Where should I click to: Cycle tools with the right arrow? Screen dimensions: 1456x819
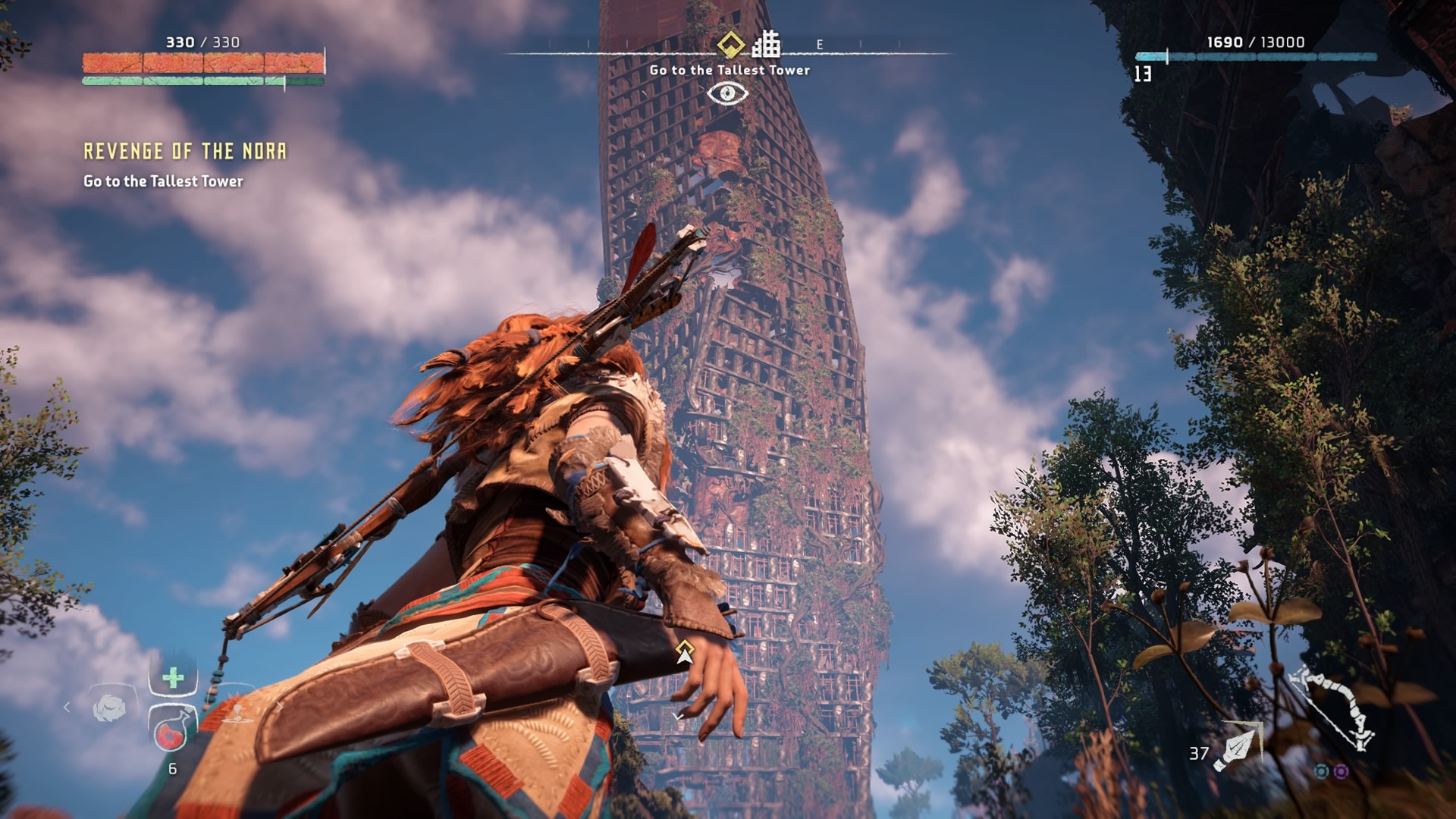click(278, 707)
